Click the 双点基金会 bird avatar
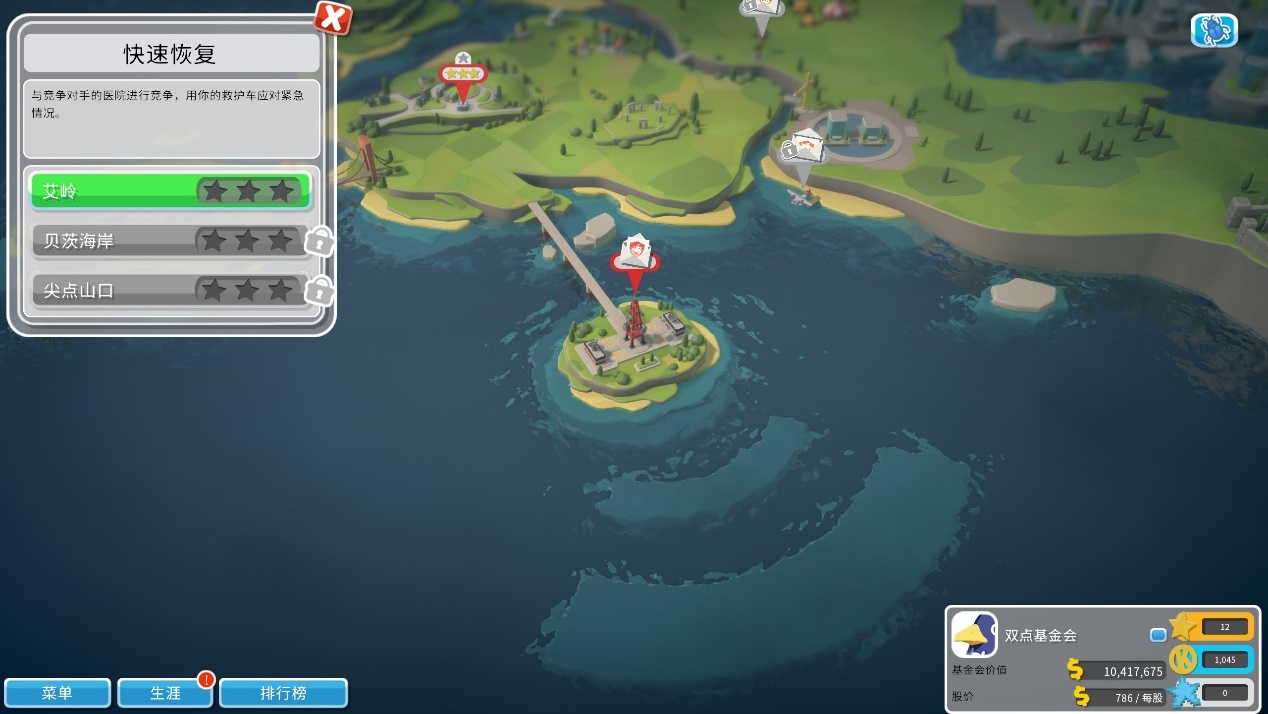Image resolution: width=1268 pixels, height=714 pixels. (x=974, y=634)
